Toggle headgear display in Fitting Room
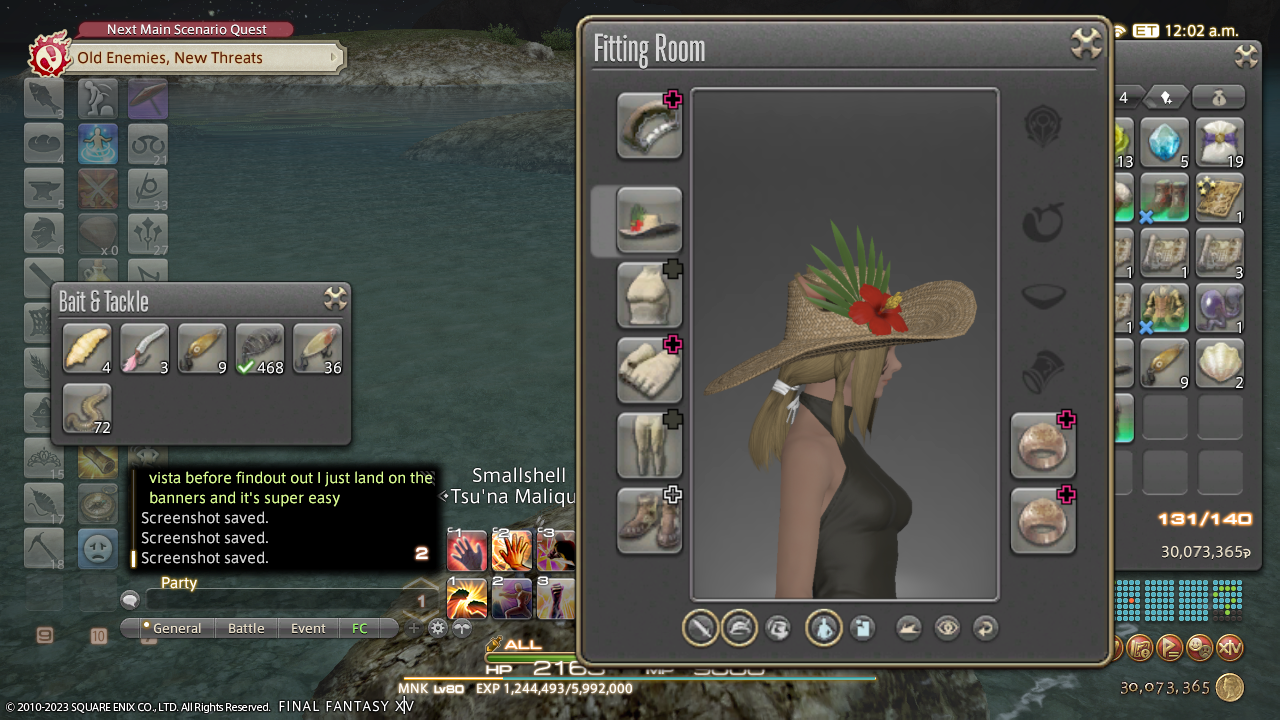Image resolution: width=1280 pixels, height=720 pixels. [x=739, y=628]
